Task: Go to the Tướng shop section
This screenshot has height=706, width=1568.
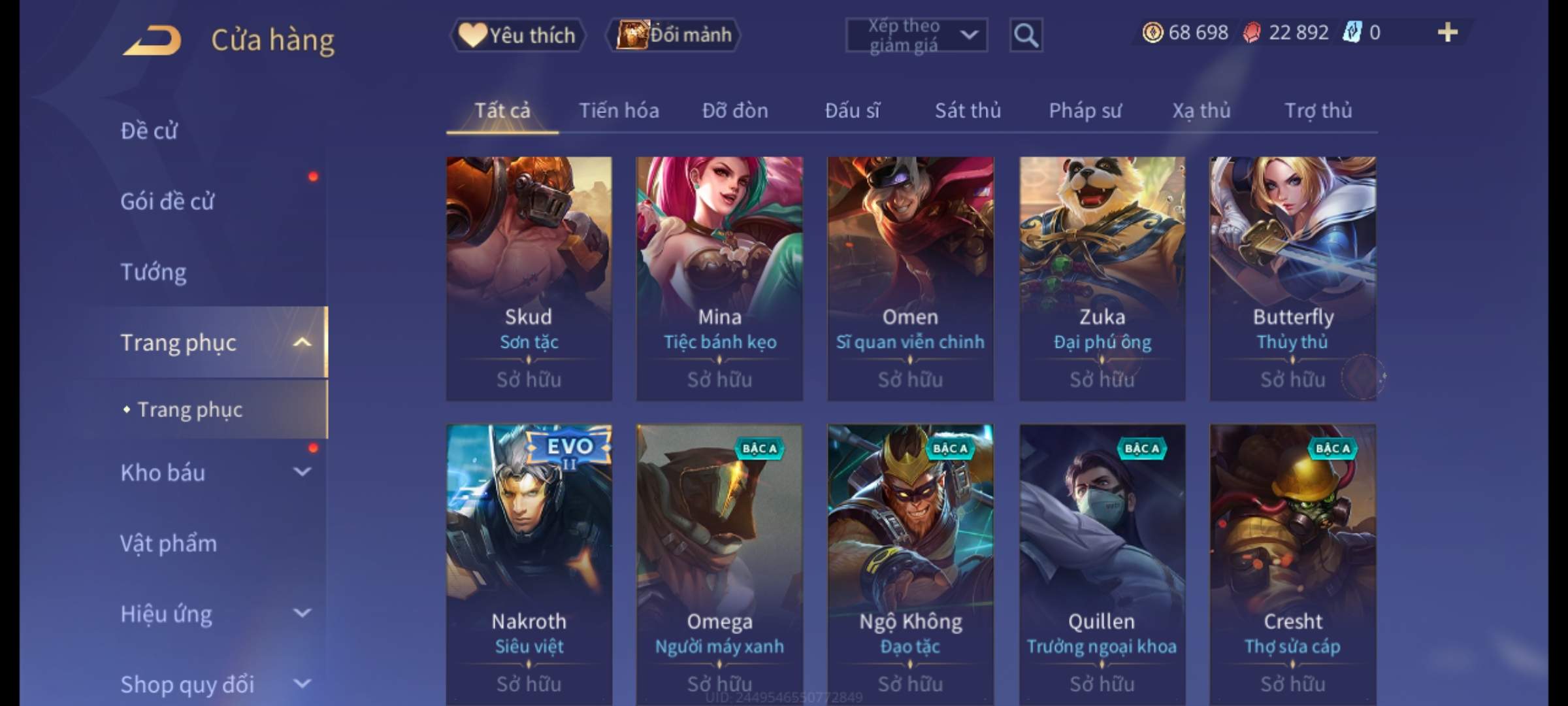Action: coord(154,272)
